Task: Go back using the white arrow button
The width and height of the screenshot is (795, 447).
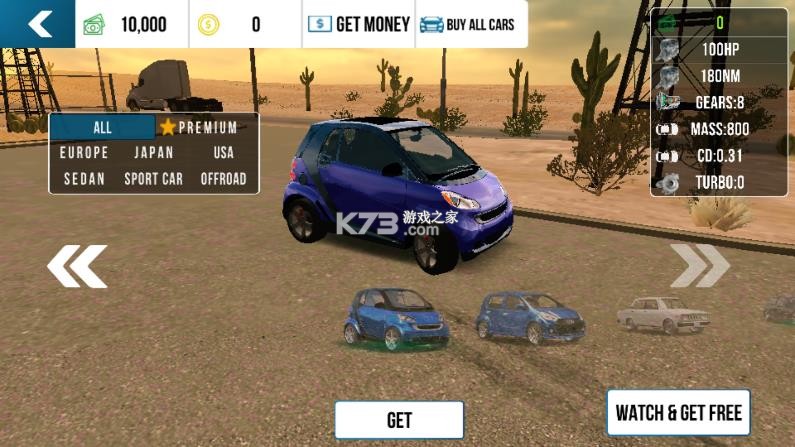Action: point(38,24)
